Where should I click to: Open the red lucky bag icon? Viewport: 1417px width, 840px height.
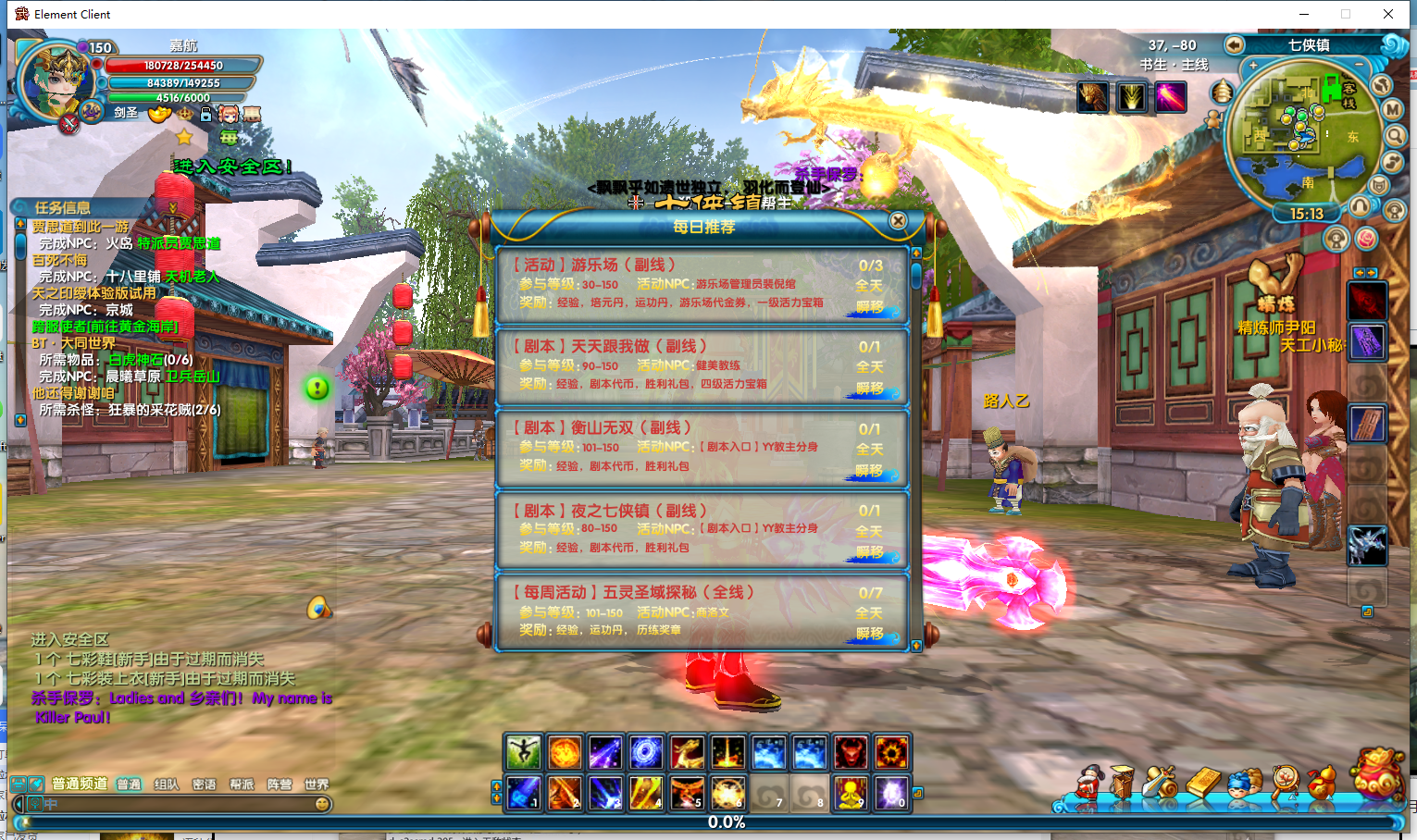1377,774
